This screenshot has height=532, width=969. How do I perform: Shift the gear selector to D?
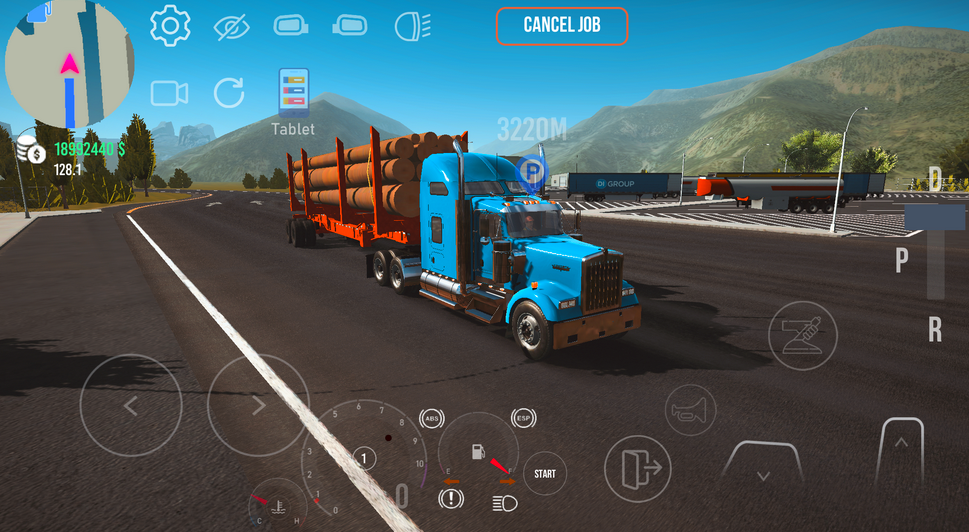[x=935, y=181]
